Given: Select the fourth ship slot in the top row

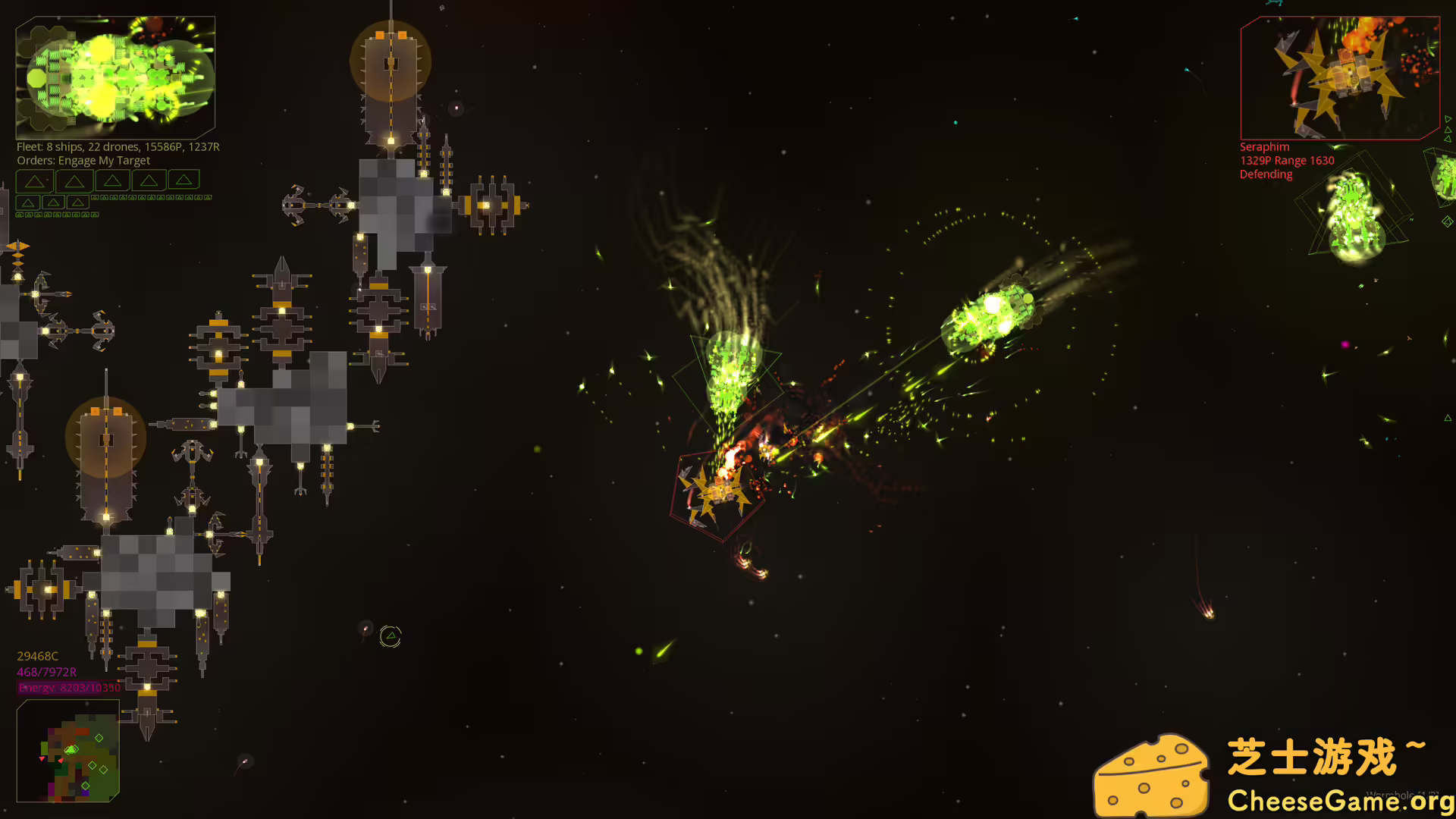Looking at the screenshot, I should (149, 181).
